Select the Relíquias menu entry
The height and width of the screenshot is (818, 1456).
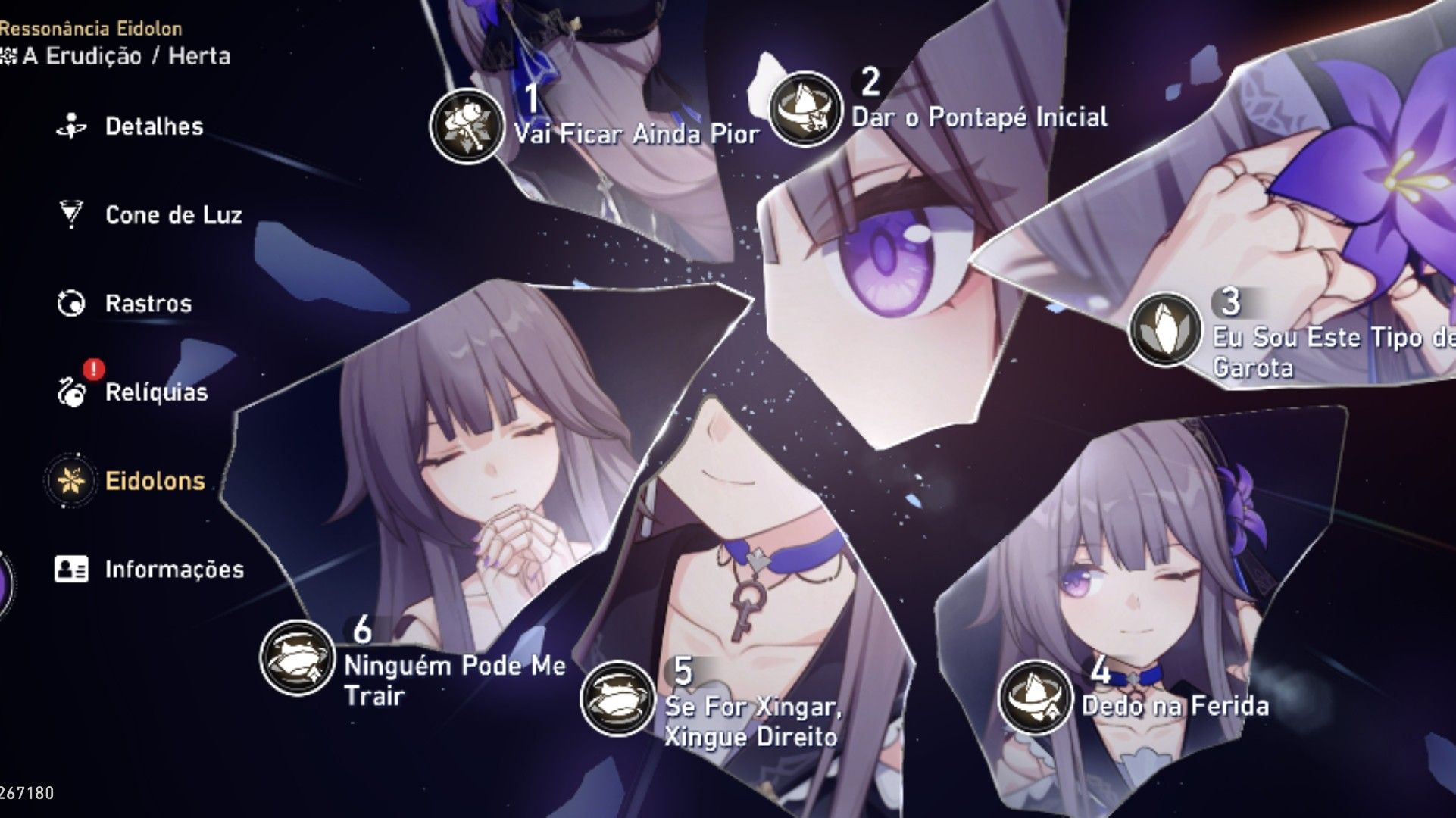[158, 392]
